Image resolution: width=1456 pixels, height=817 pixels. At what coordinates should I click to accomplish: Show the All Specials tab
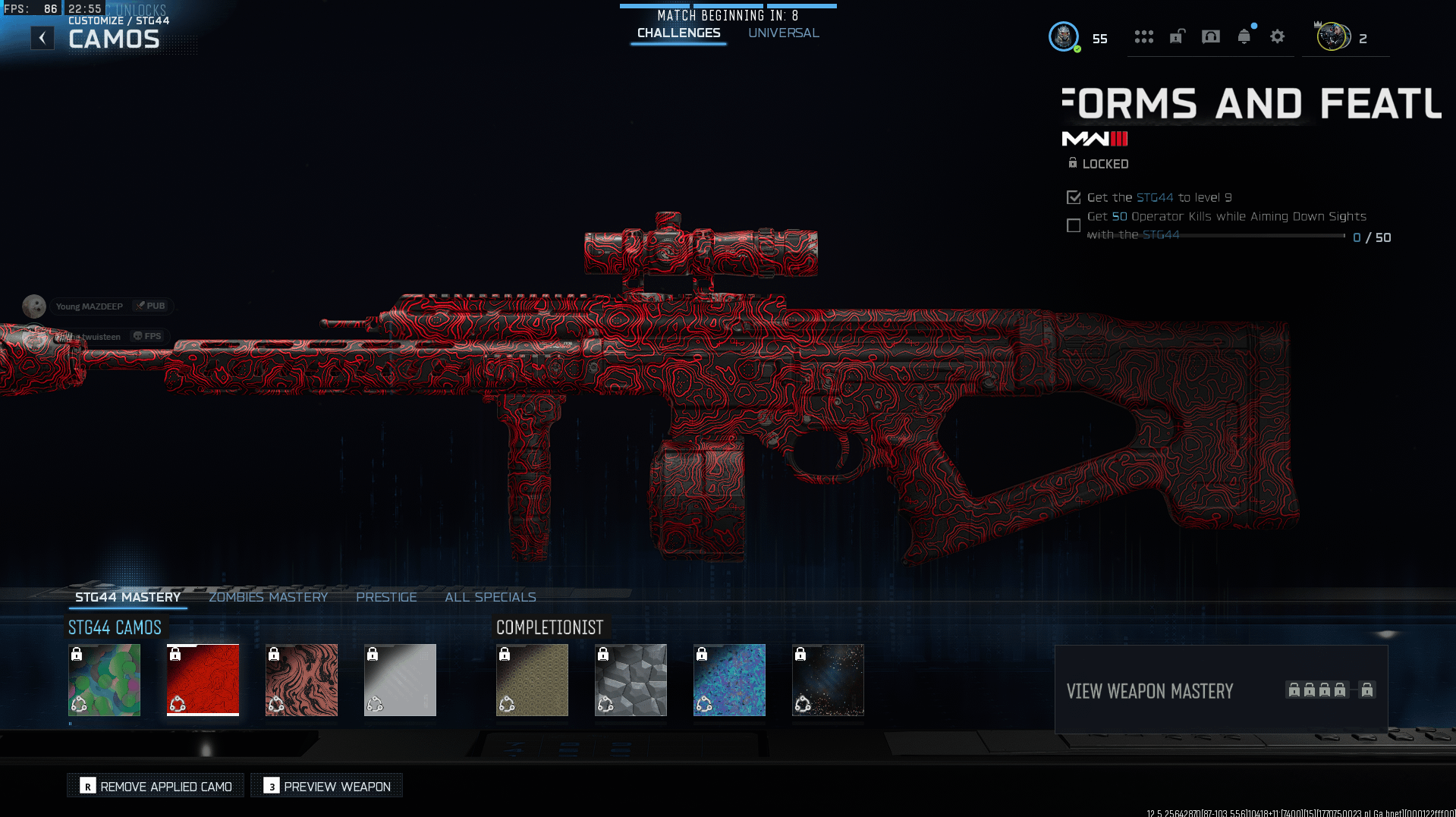tap(490, 597)
